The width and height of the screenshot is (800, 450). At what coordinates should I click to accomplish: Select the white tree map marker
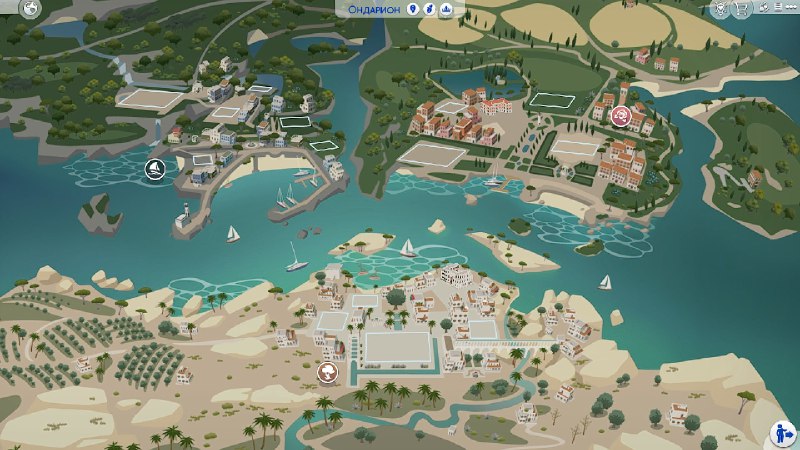(x=326, y=373)
